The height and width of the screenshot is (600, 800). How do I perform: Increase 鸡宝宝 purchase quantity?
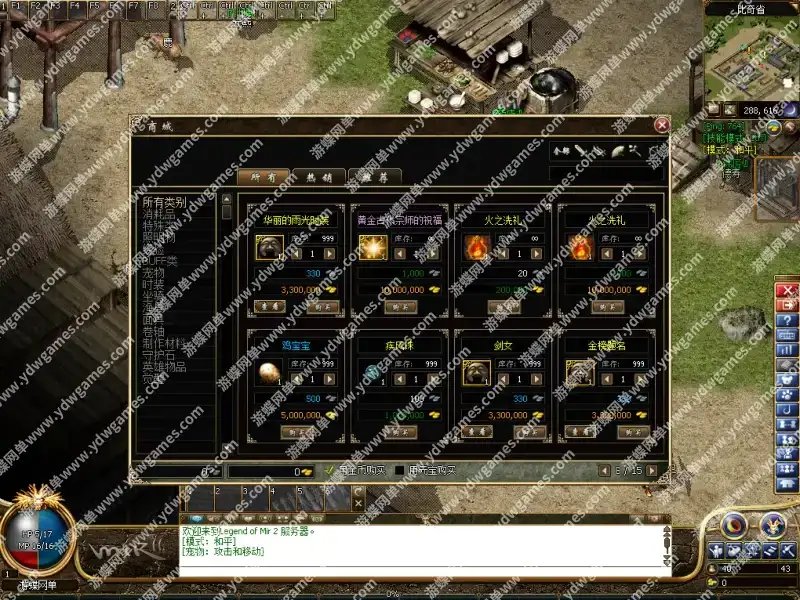pyautogui.click(x=332, y=380)
